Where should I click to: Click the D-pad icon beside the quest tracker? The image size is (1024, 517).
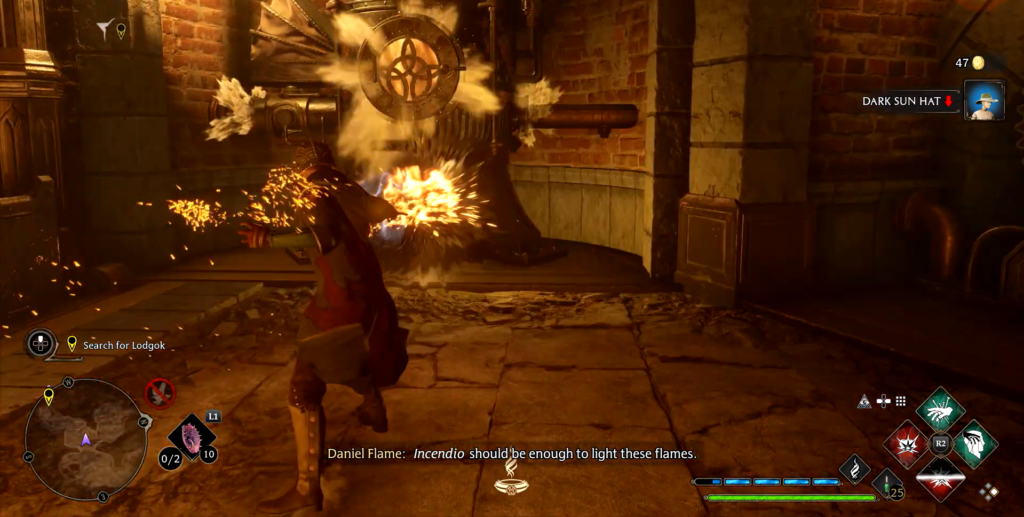[41, 344]
